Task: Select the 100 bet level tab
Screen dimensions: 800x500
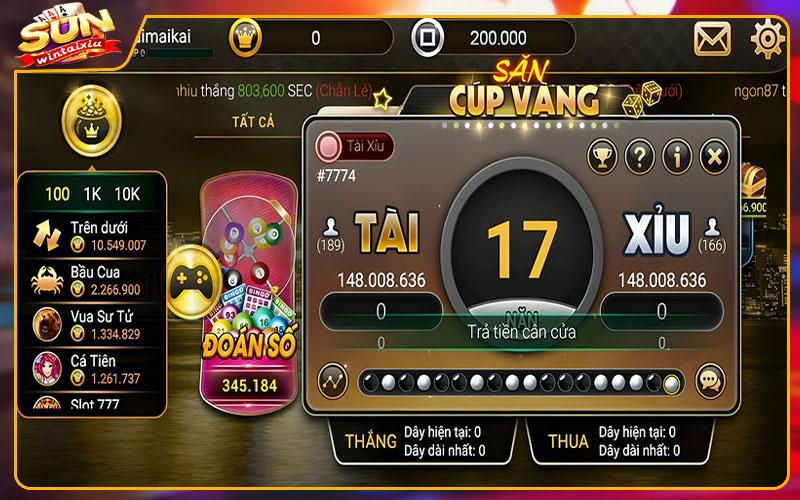Action: [x=57, y=194]
